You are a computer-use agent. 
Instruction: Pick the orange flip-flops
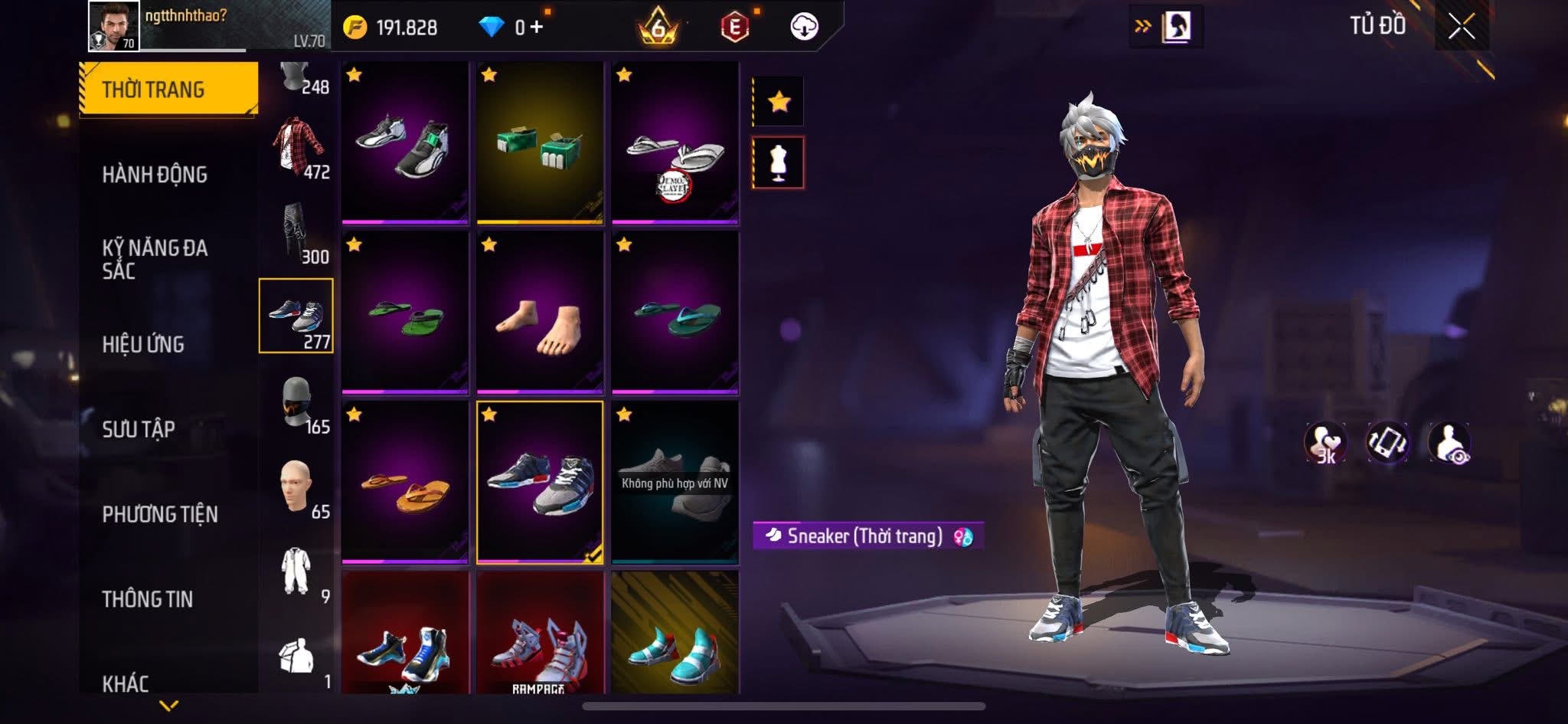point(405,483)
